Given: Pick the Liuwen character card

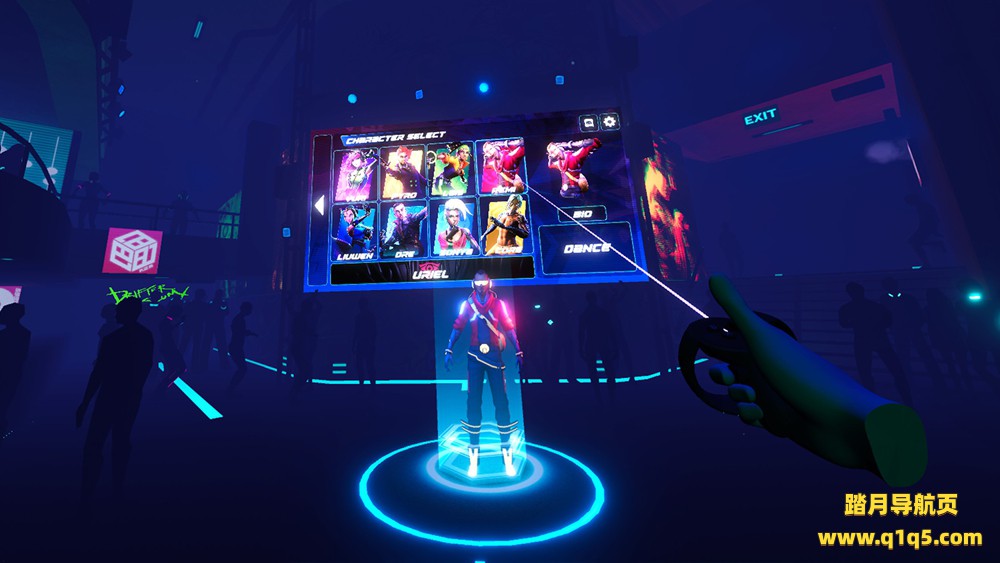Looking at the screenshot, I should point(355,231).
